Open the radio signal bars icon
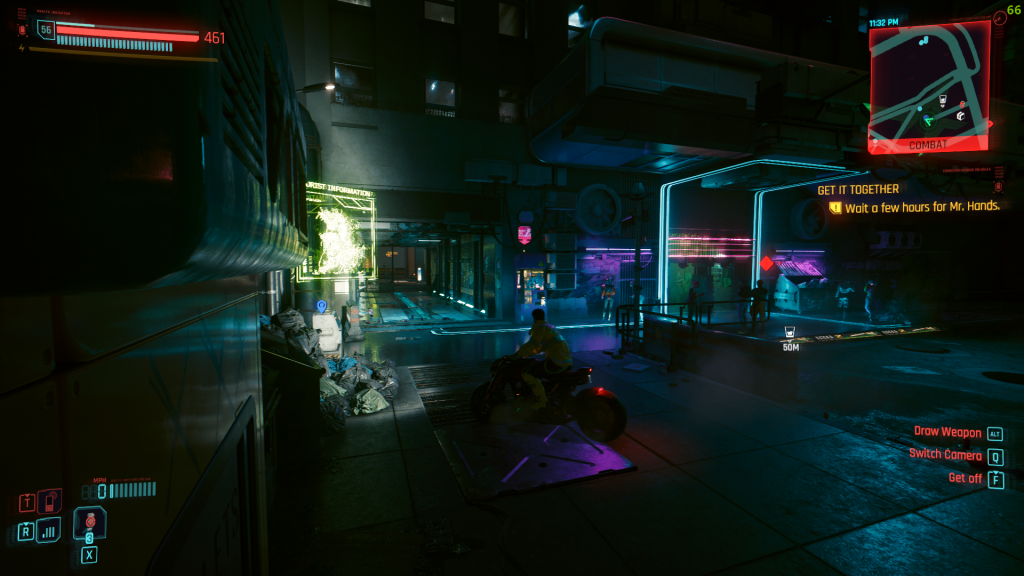This screenshot has height=576, width=1024. click(x=49, y=530)
